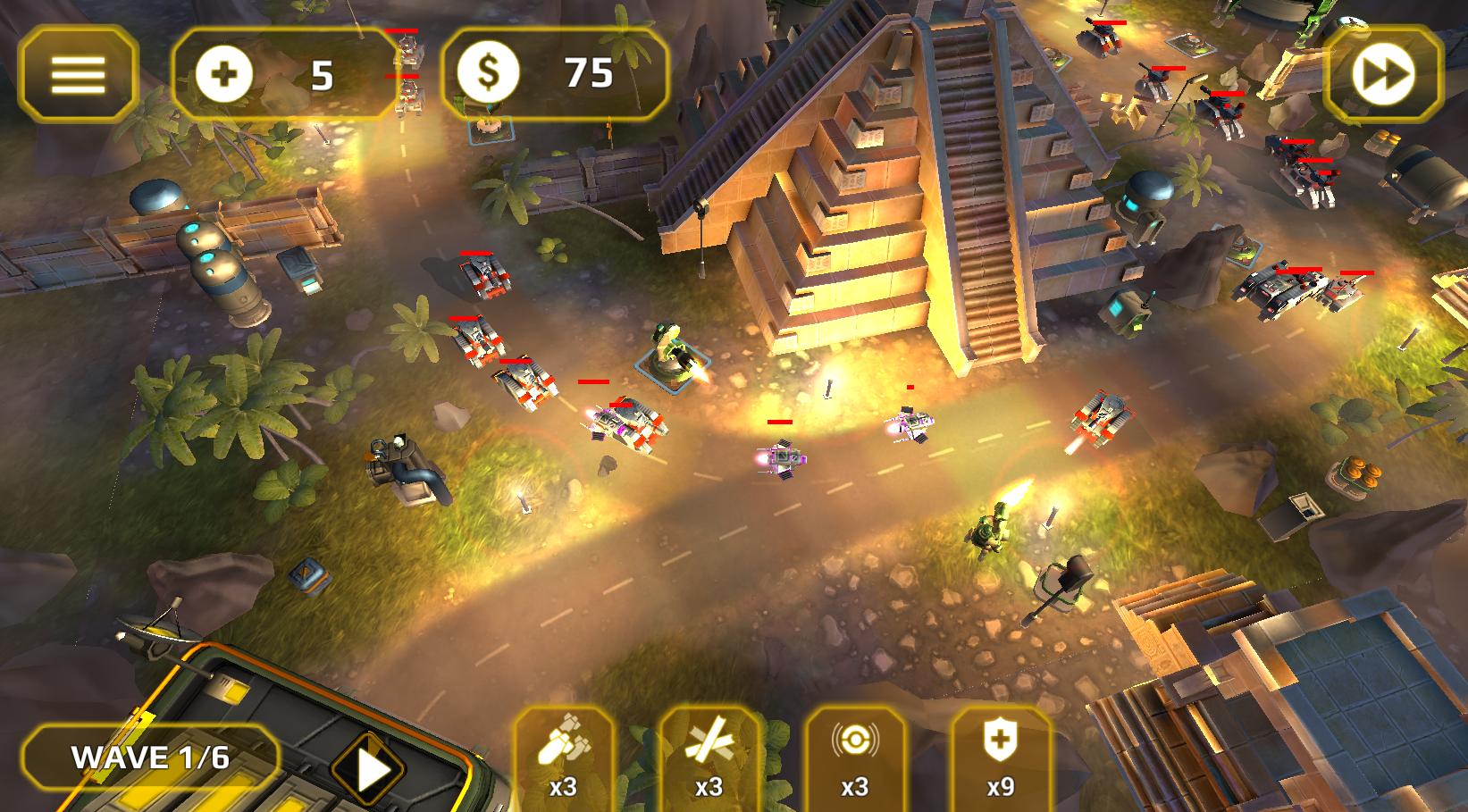Click the motorbike unit on the left
Screen dimensions: 1468x812
[404, 465]
